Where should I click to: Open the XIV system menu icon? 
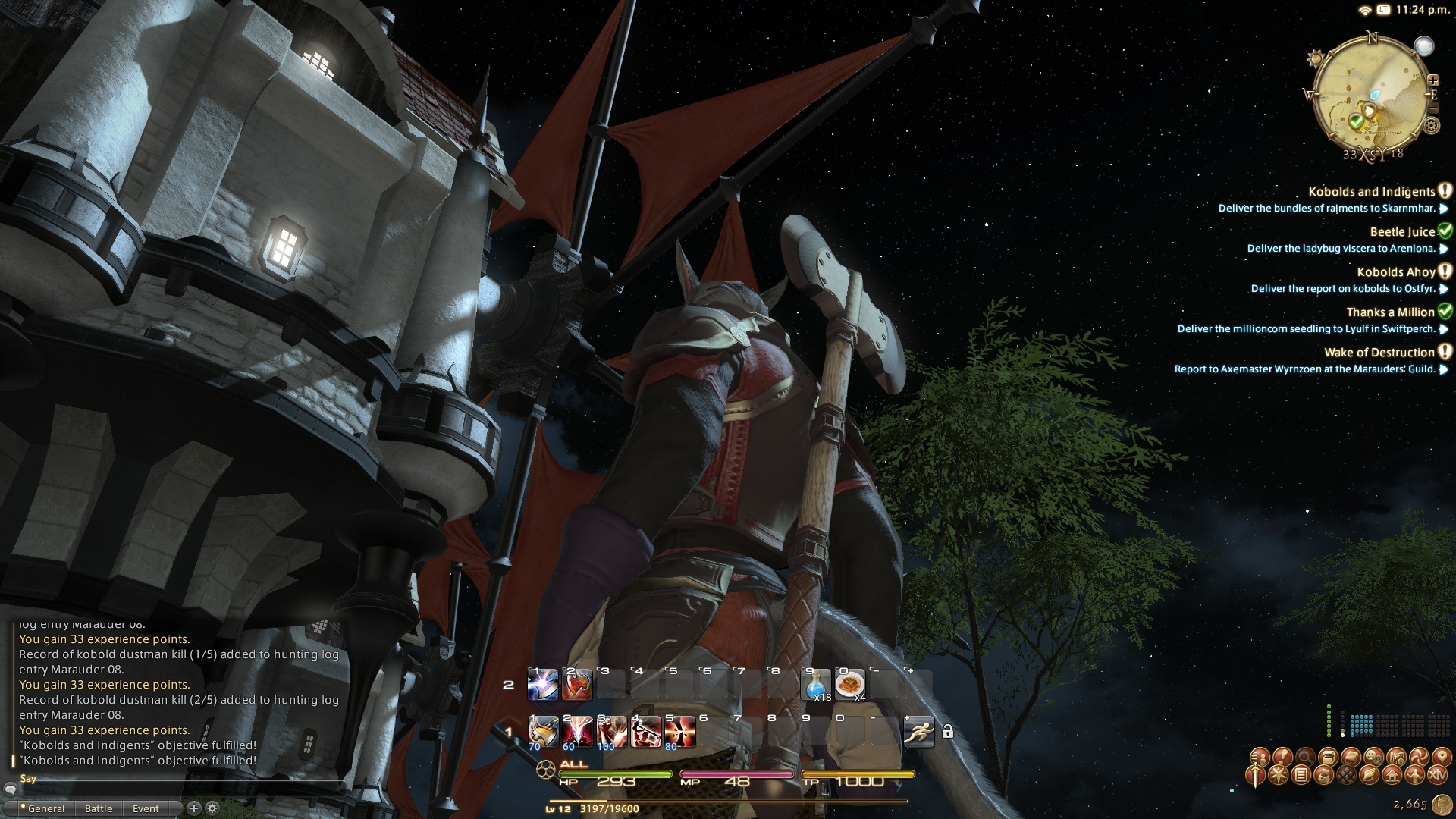click(x=1437, y=775)
